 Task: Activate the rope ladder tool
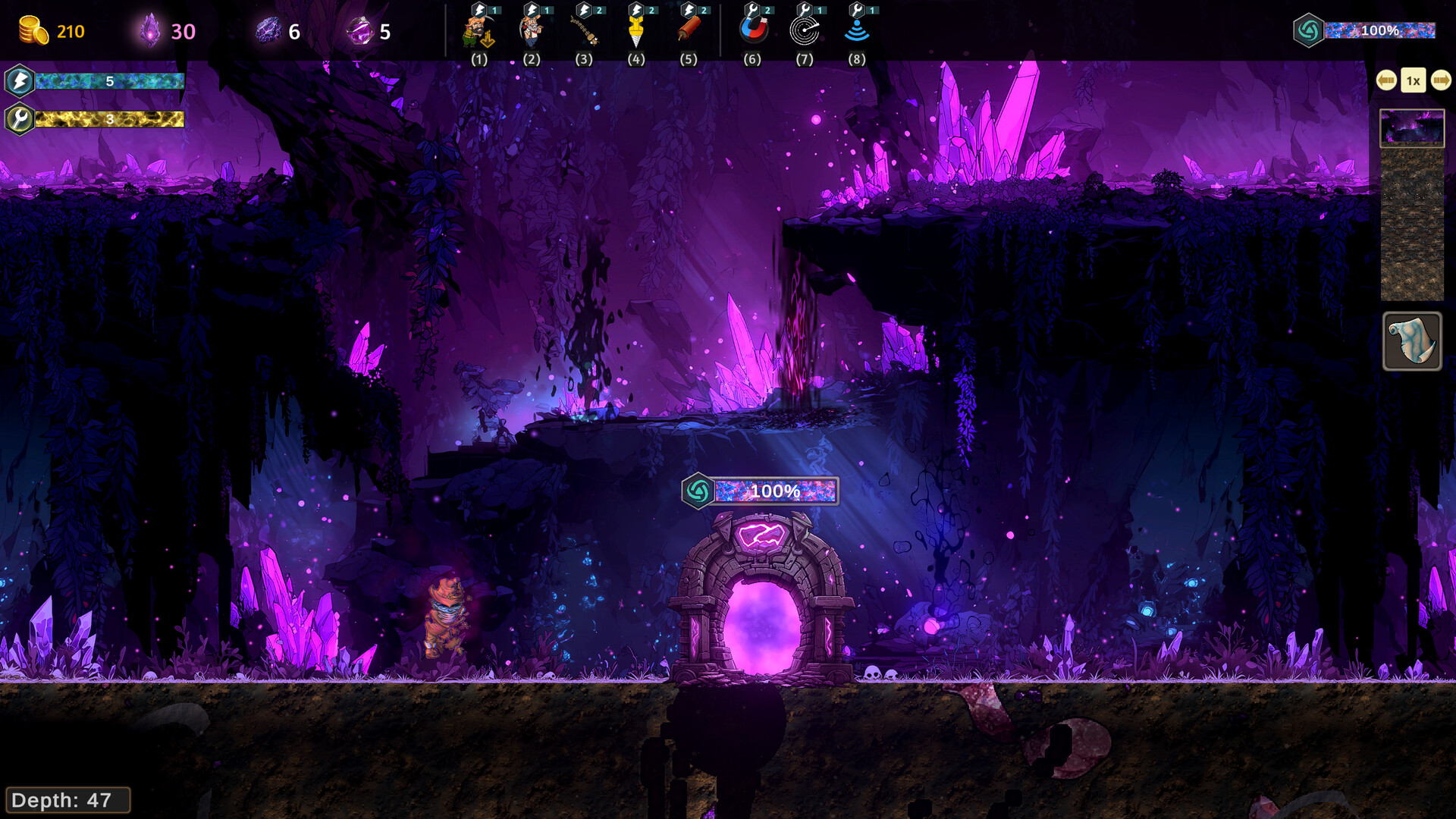coord(584,31)
